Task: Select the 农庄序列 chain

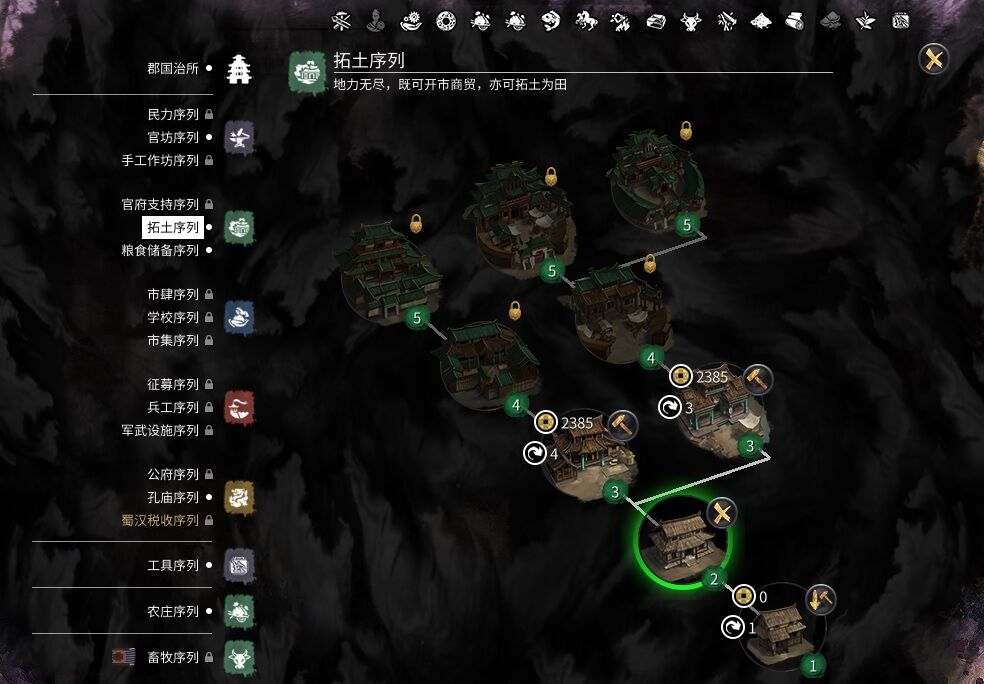Action: coord(173,611)
